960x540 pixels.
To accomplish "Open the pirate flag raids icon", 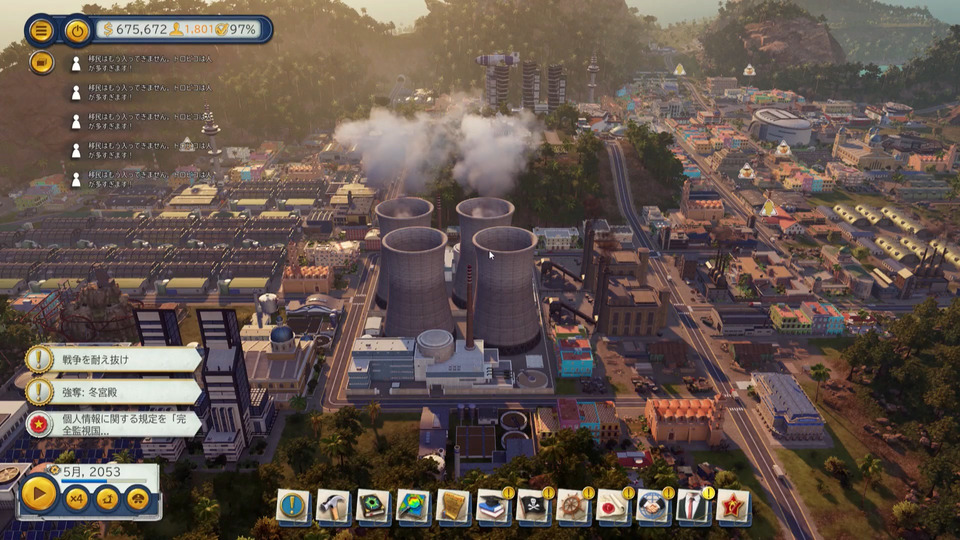I will (x=533, y=506).
